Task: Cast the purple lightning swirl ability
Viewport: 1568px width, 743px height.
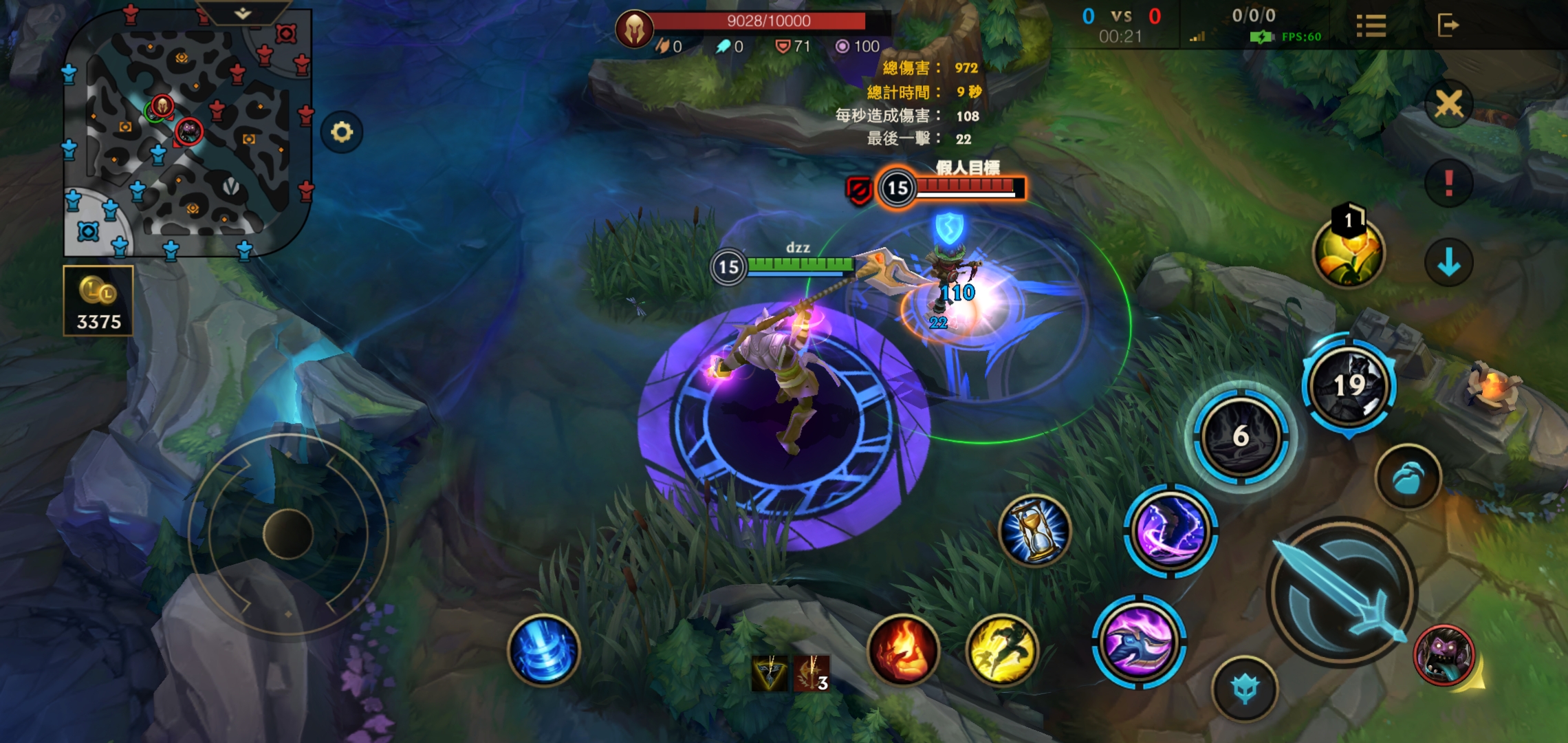Action: point(1170,531)
